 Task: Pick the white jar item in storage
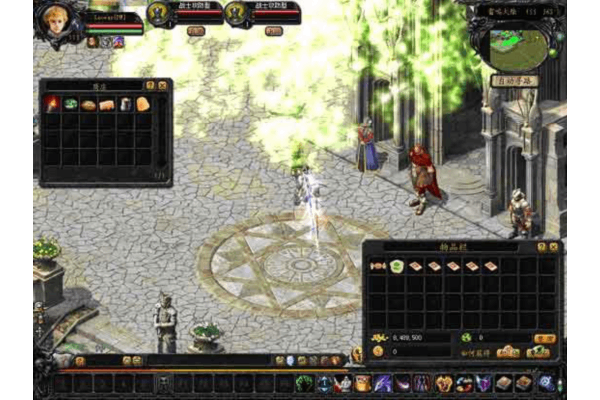pos(125,104)
